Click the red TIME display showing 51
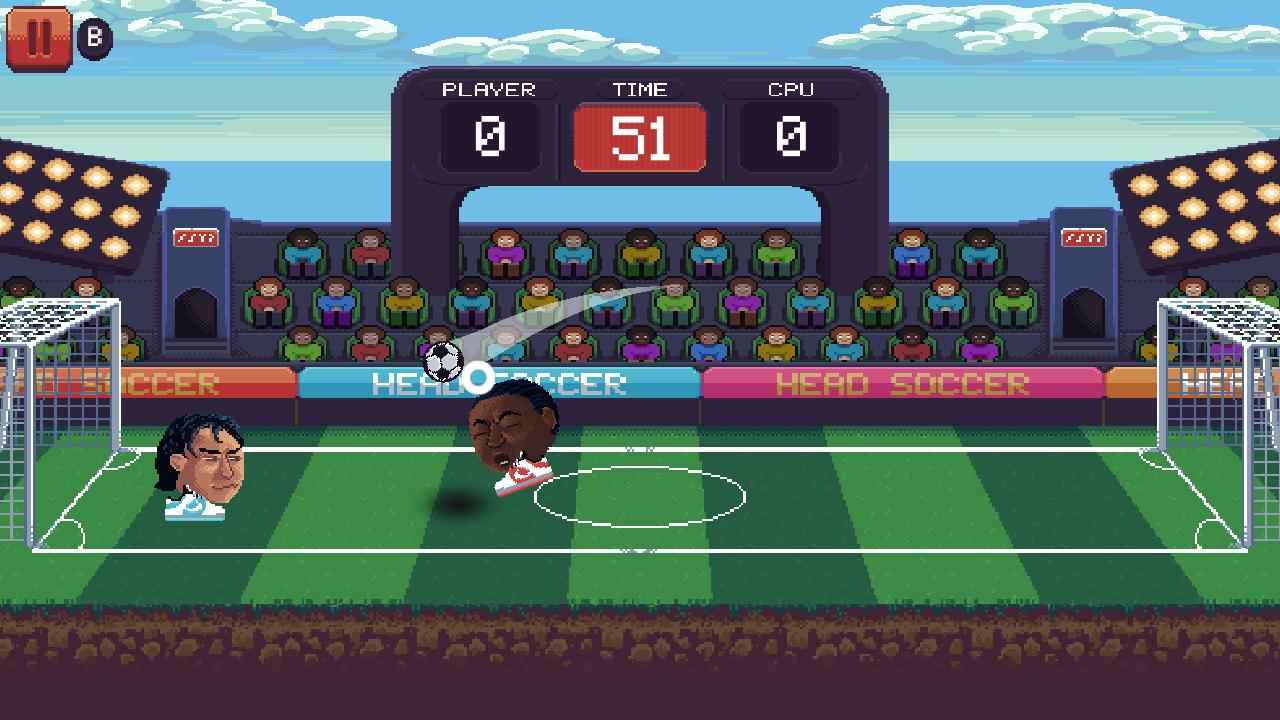 (639, 136)
